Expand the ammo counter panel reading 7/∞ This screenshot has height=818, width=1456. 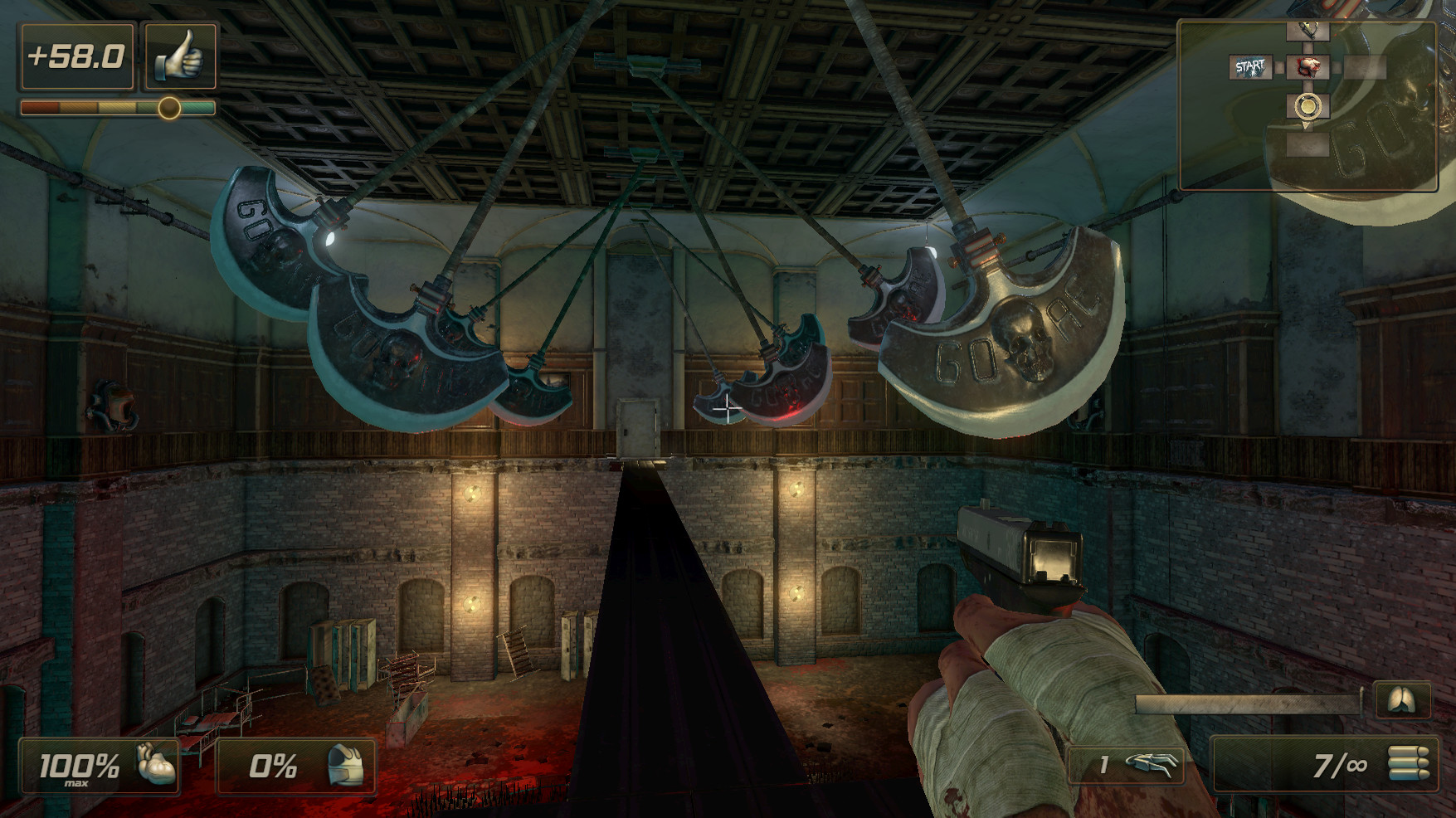point(1327,766)
